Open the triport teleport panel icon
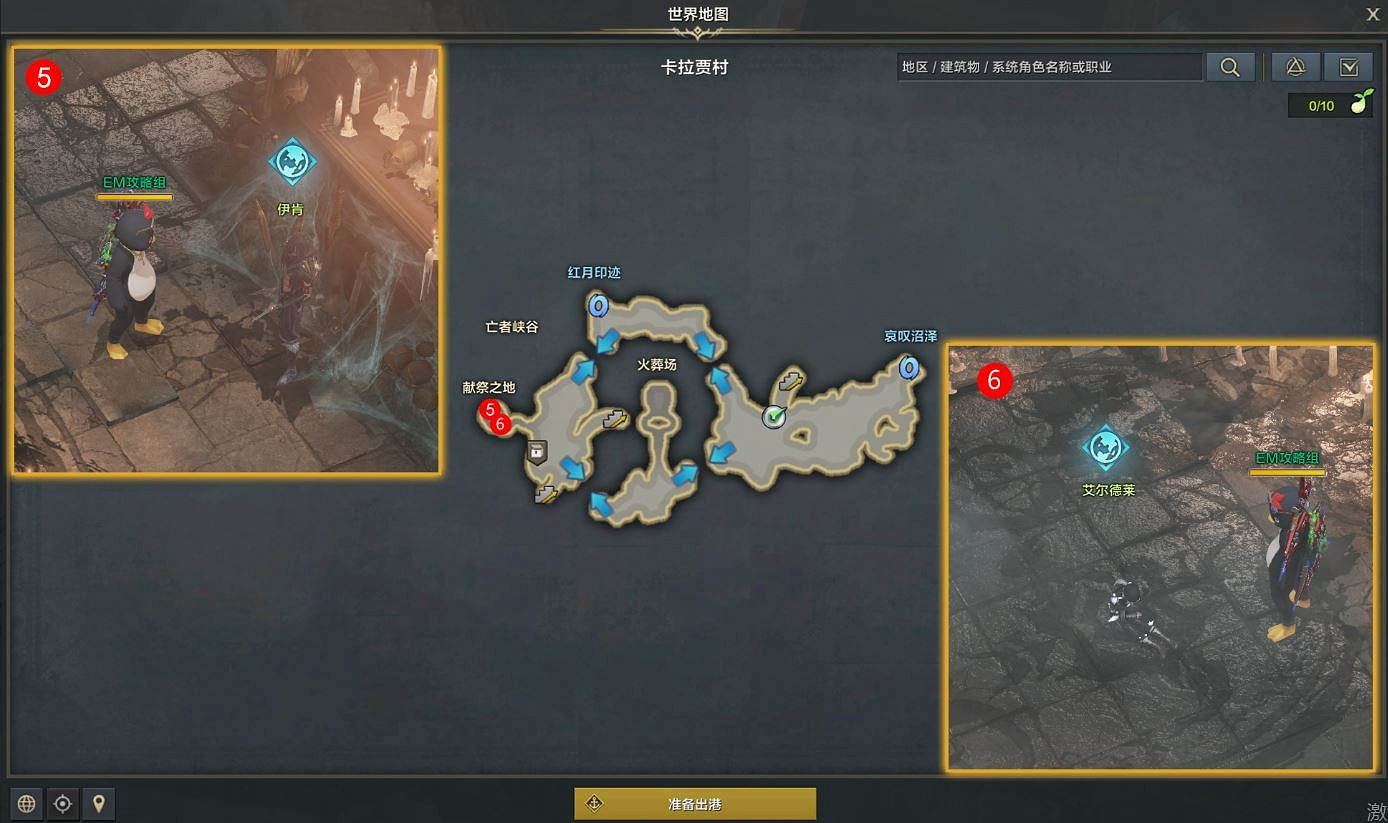This screenshot has width=1388, height=823. [x=1293, y=67]
